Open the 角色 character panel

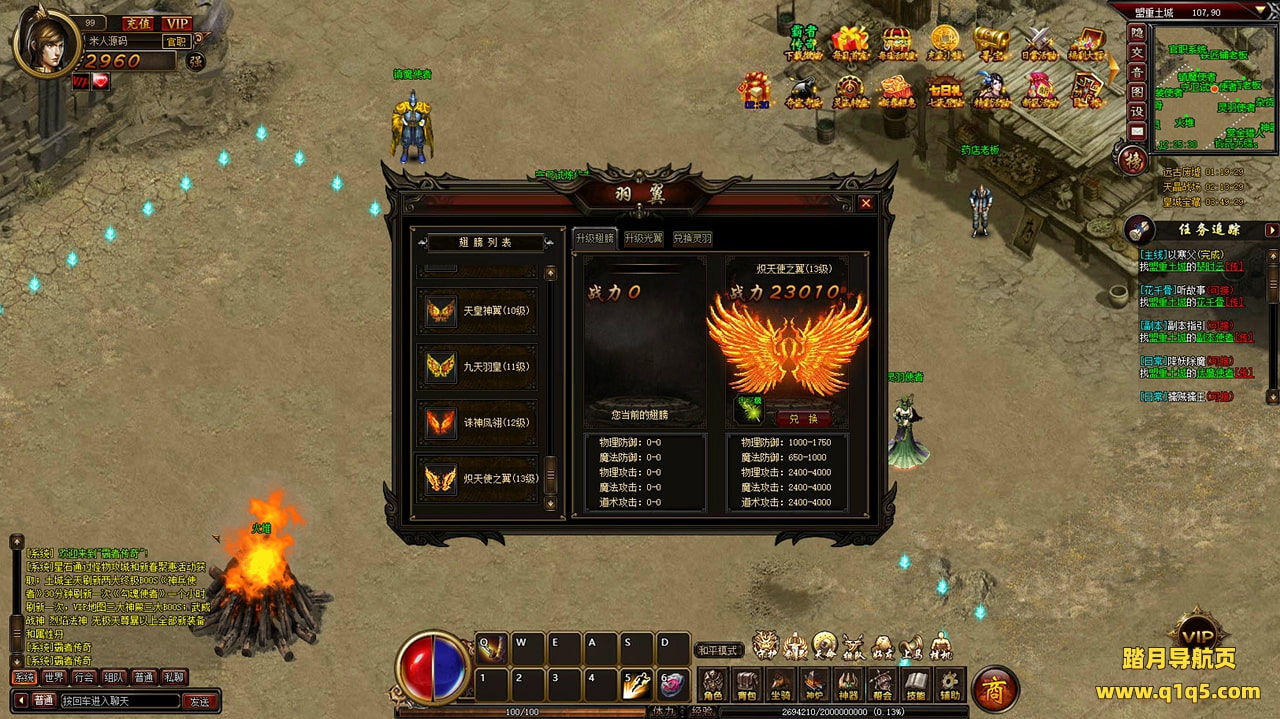coord(712,685)
